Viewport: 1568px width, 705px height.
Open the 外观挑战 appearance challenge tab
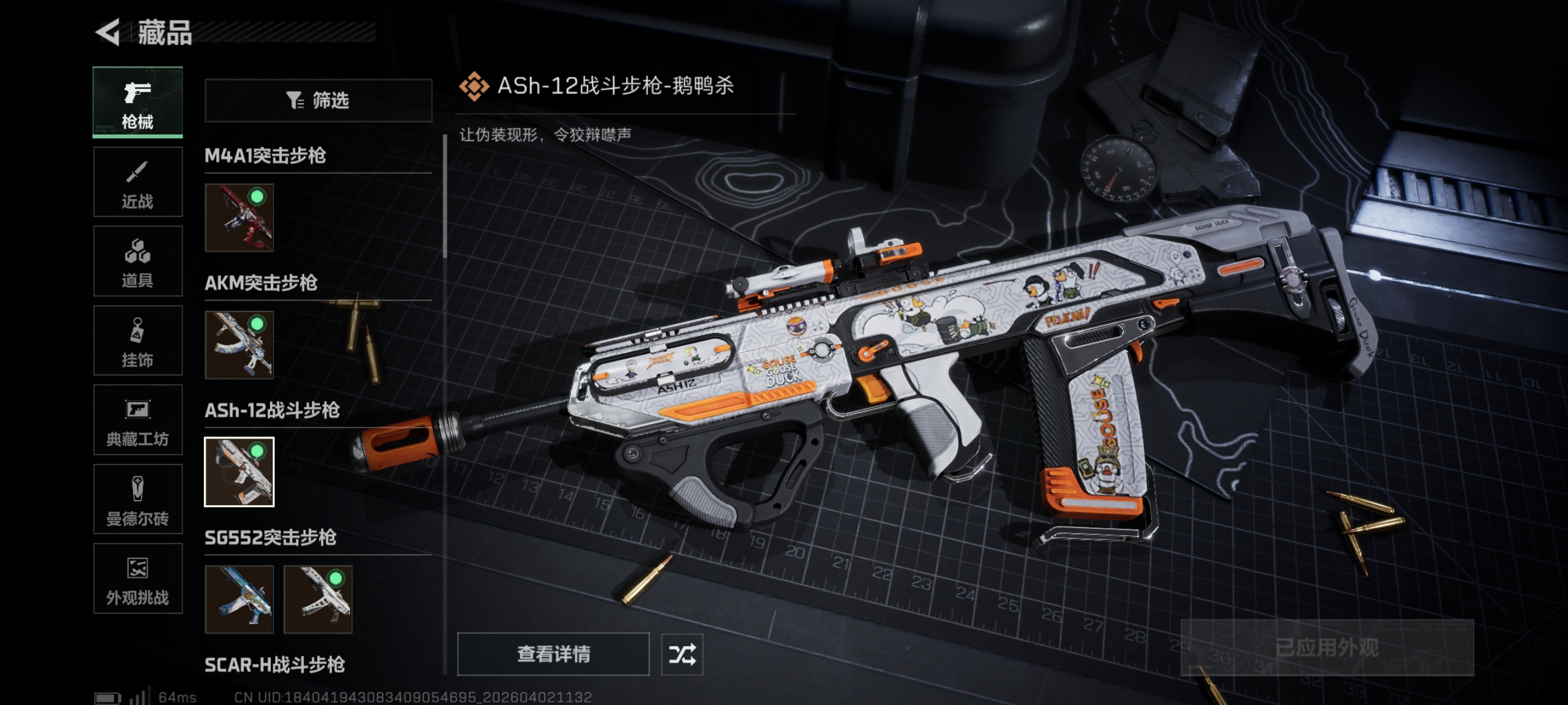click(137, 578)
